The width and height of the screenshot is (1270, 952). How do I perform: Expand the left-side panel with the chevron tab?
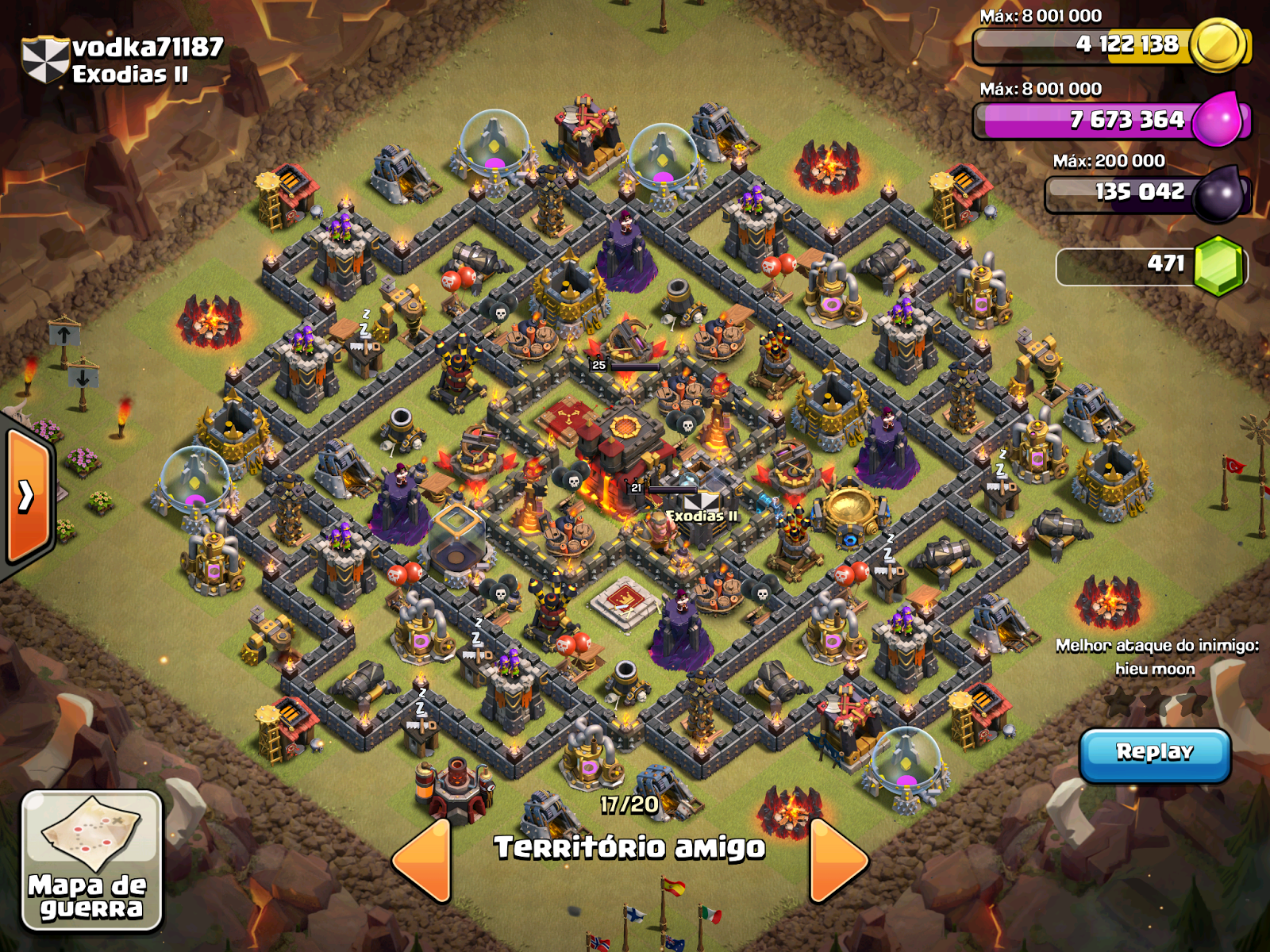click(25, 496)
